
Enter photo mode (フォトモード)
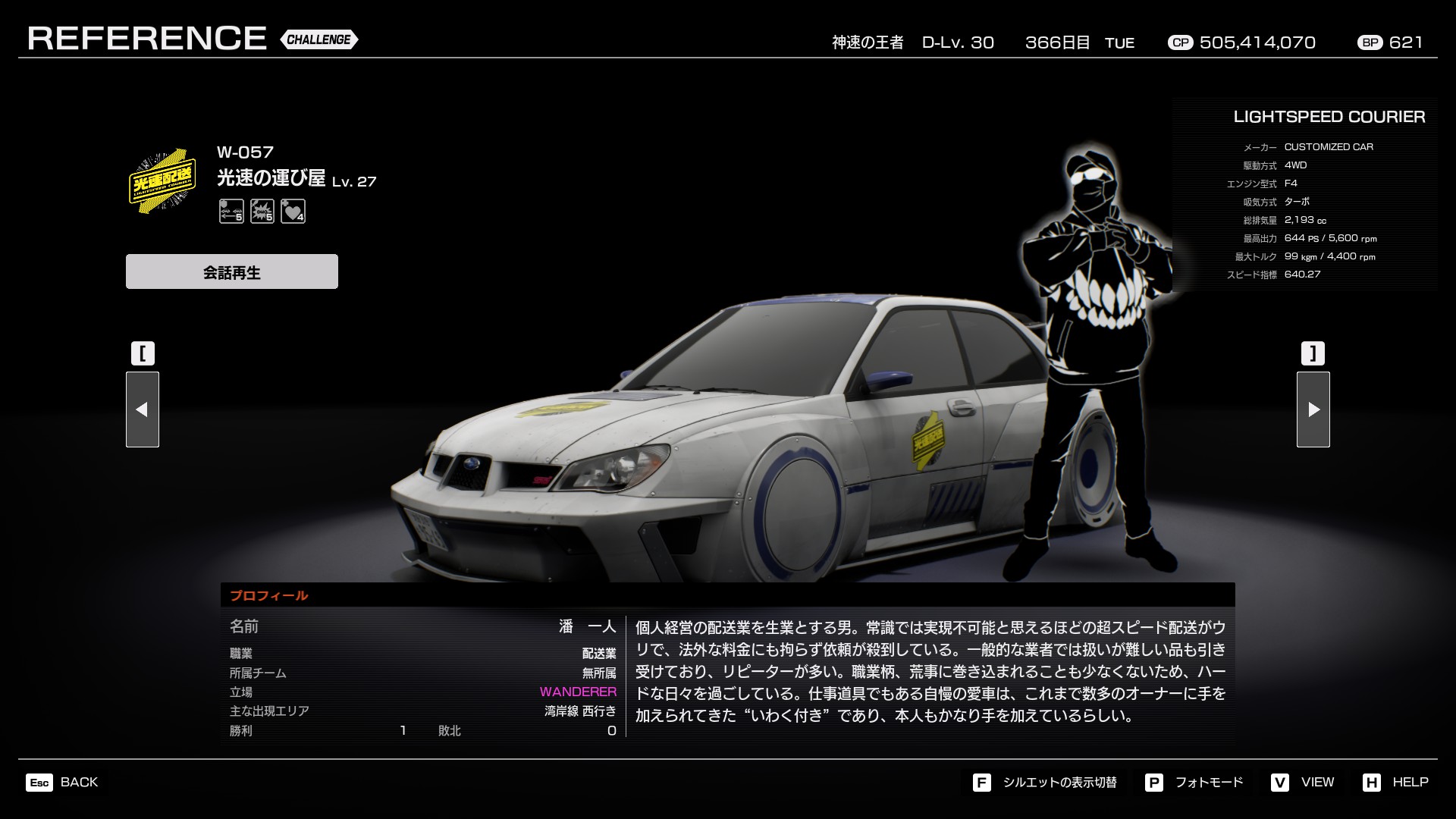[1194, 782]
